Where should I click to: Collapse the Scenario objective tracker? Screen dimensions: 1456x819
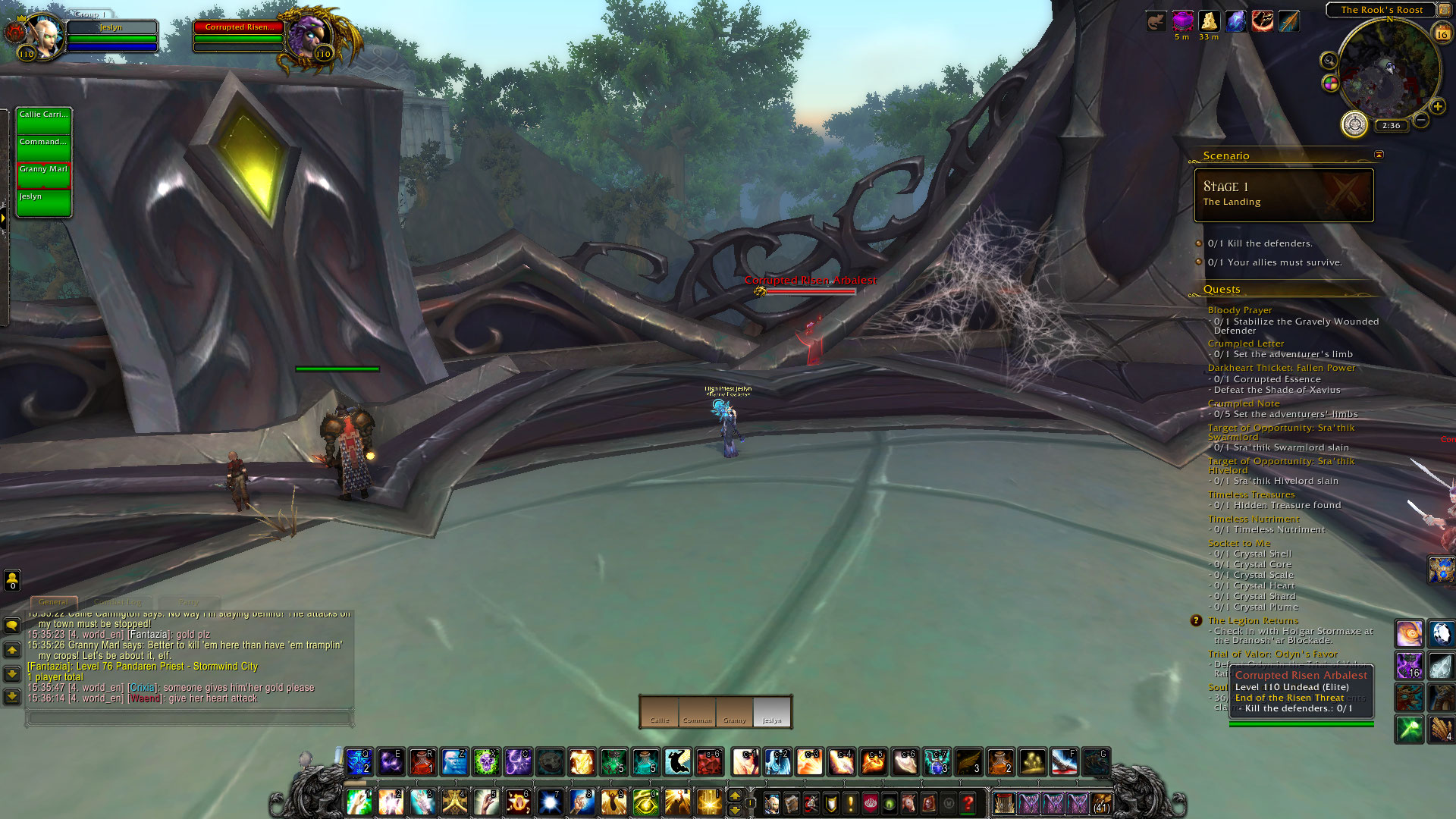click(1379, 155)
